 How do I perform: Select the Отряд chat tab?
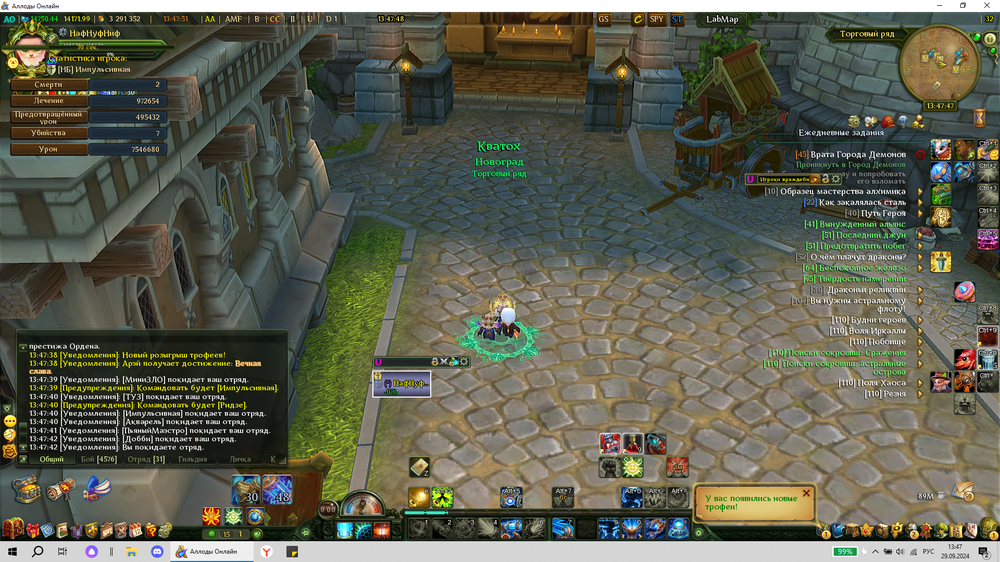[145, 459]
